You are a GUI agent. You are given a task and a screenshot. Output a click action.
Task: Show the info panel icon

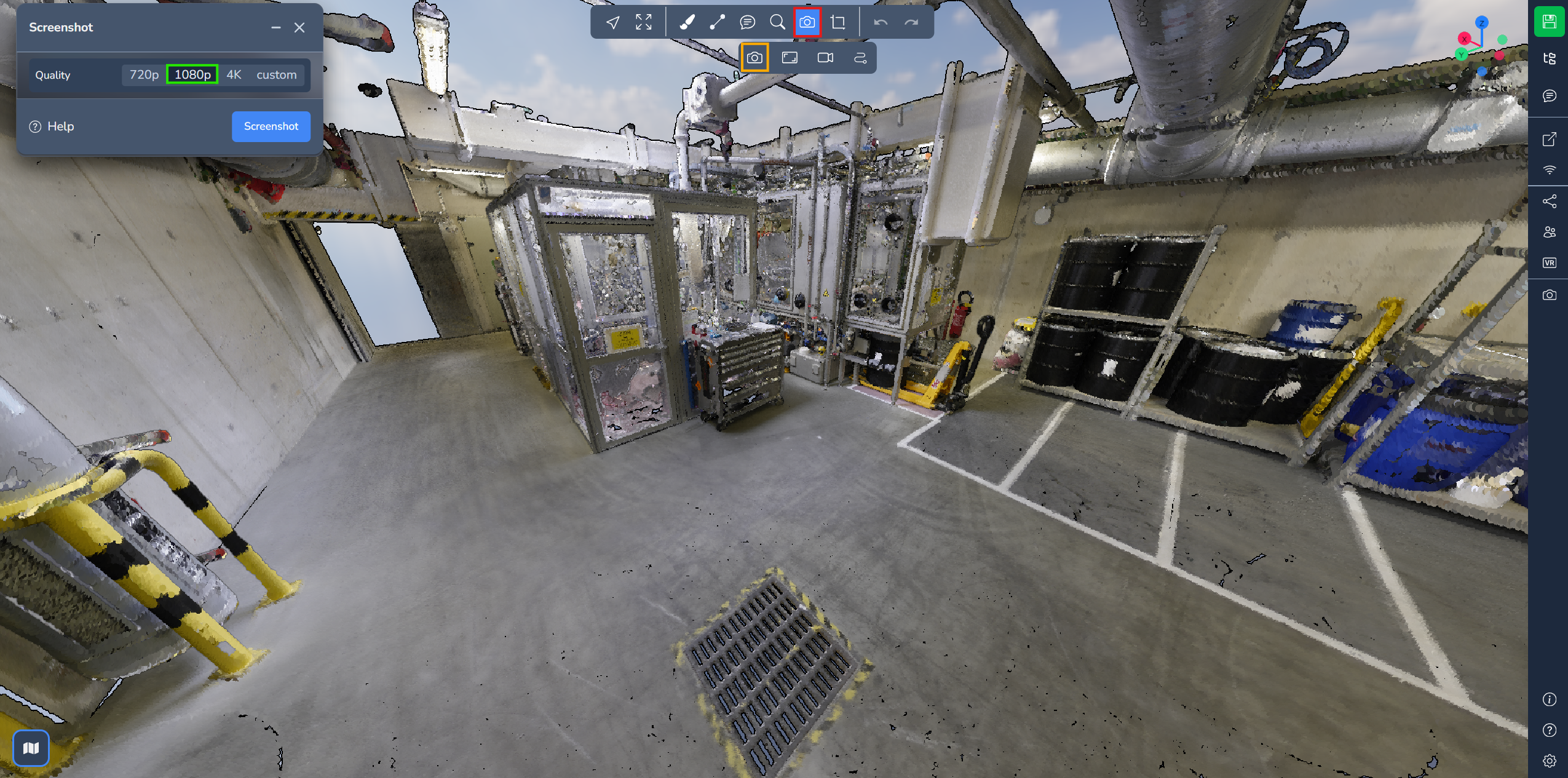pyautogui.click(x=1549, y=699)
